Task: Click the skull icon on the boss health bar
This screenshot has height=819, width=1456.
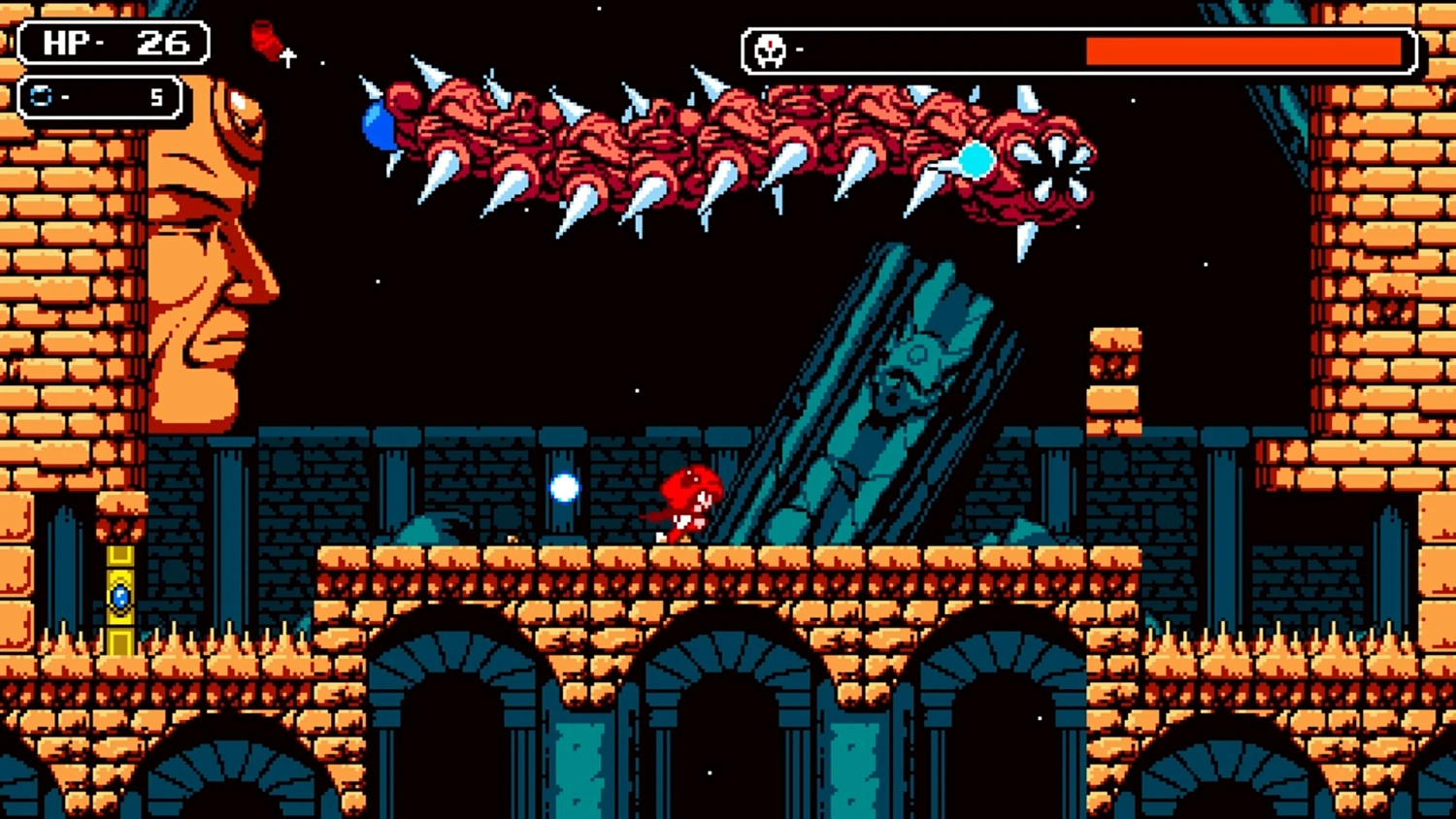Action: 768,49
